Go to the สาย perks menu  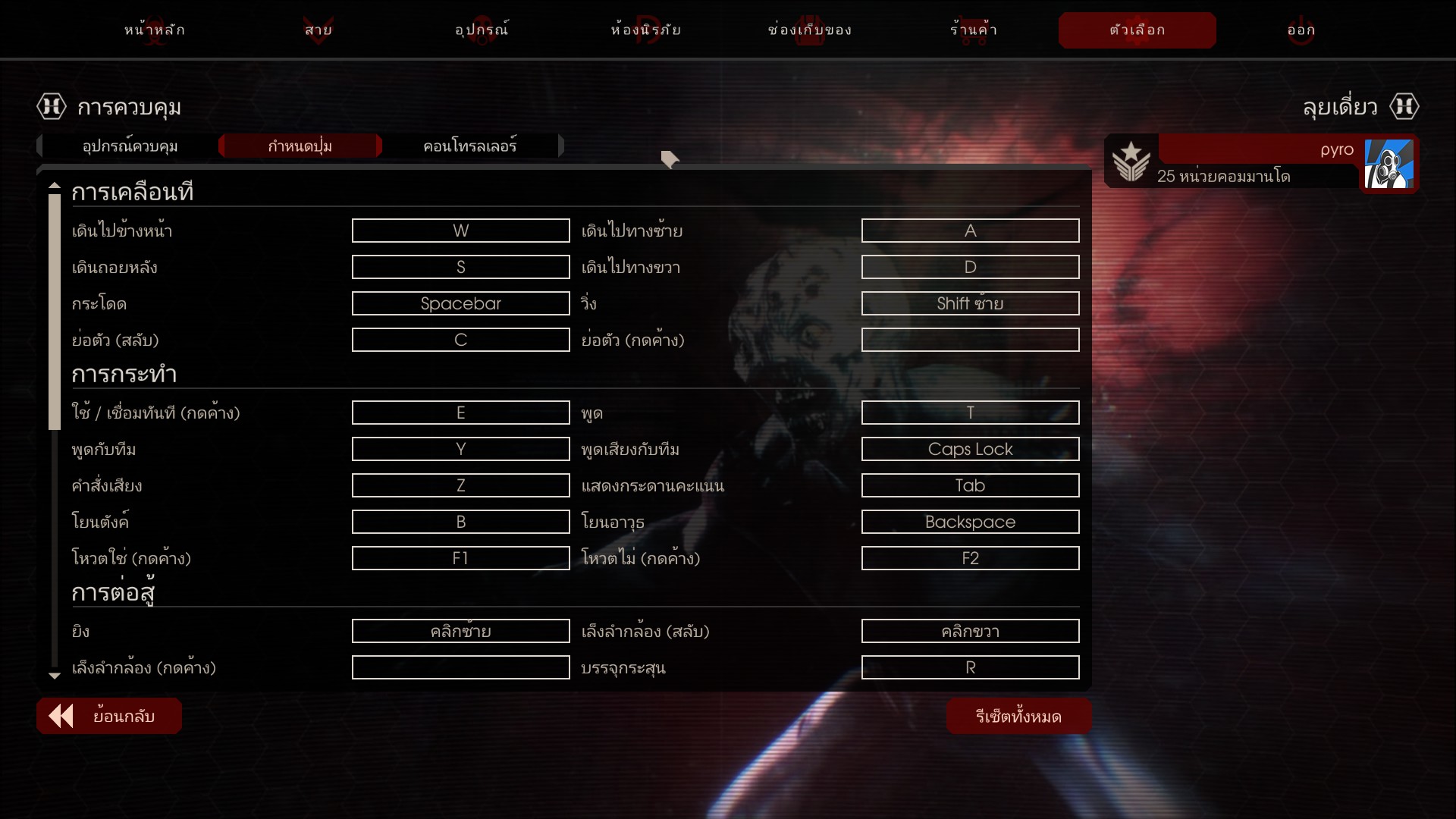(318, 30)
